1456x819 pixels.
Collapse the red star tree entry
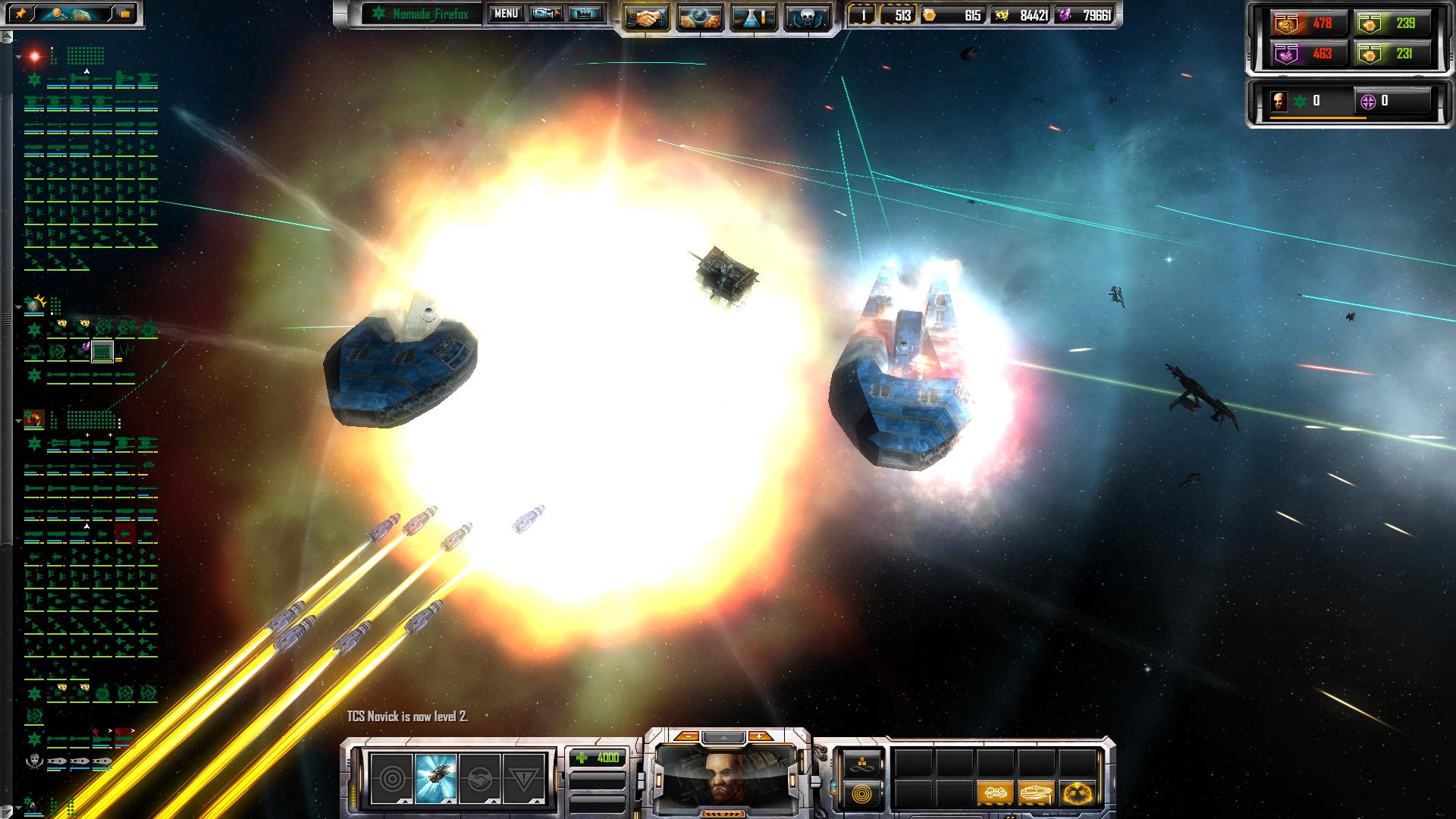(x=18, y=57)
